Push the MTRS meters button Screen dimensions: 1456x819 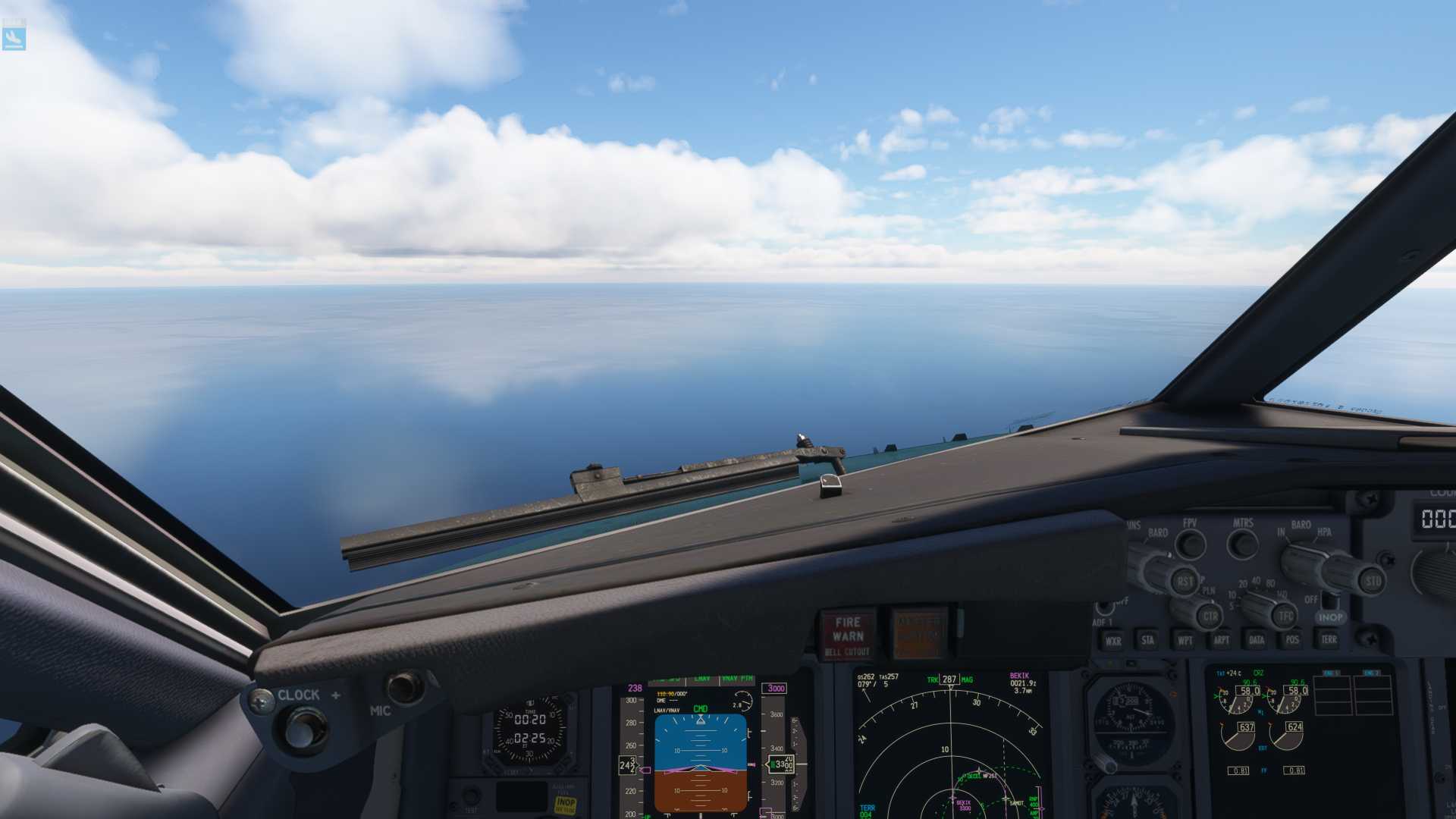point(1243,543)
